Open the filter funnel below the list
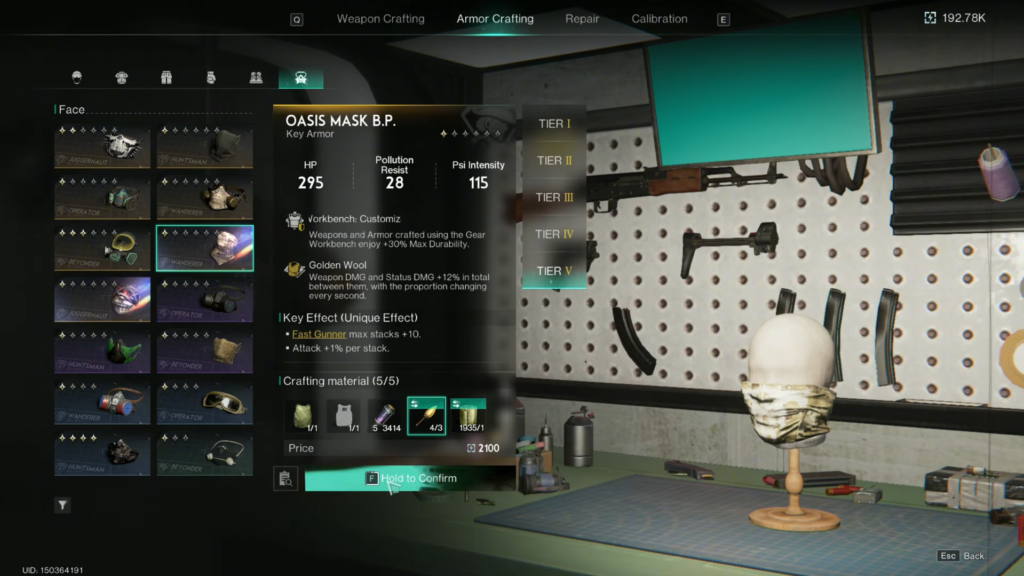Screen dimensions: 1024x576 point(63,506)
